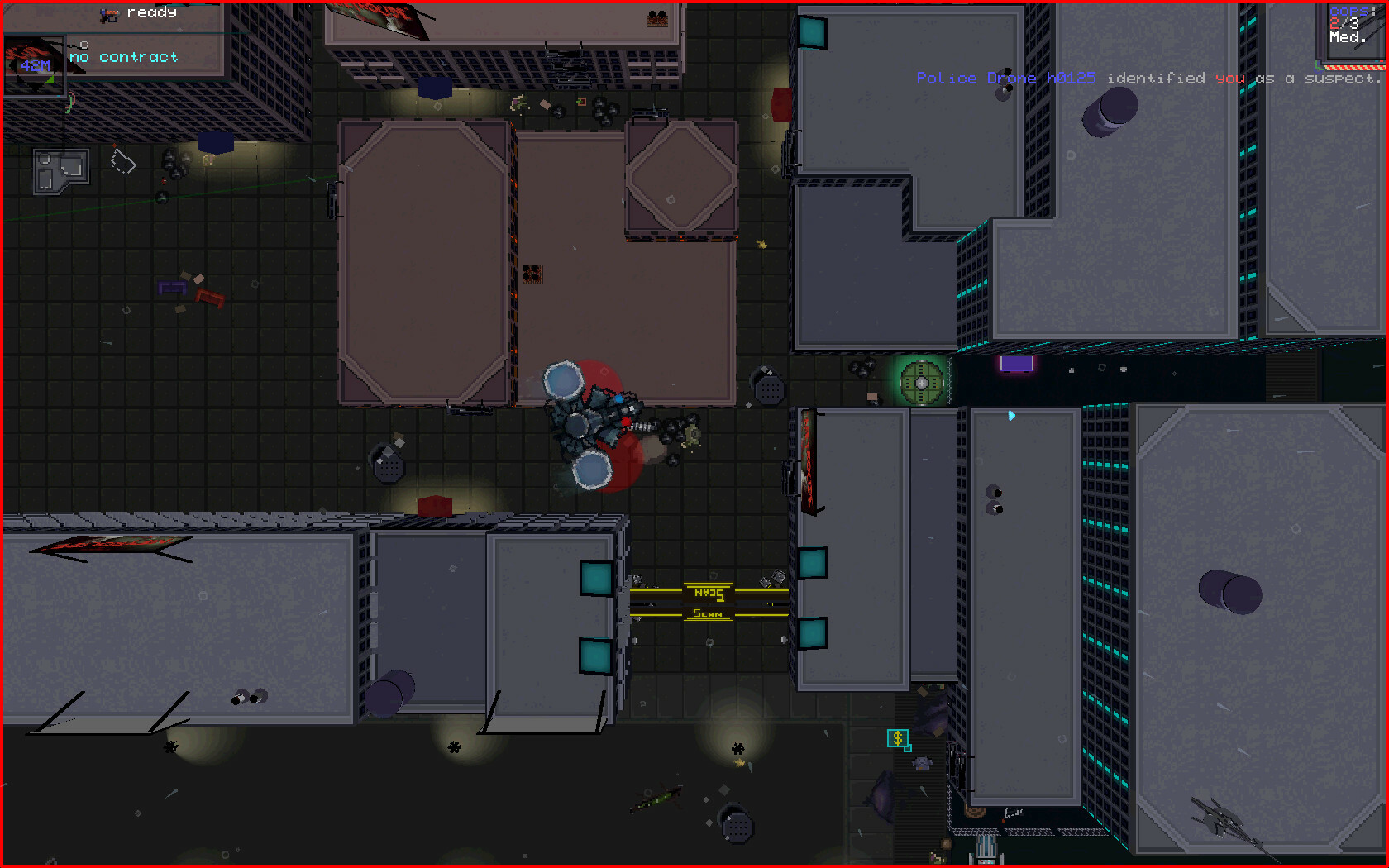Click the pistol icon beside the "ready" text

click(107, 13)
